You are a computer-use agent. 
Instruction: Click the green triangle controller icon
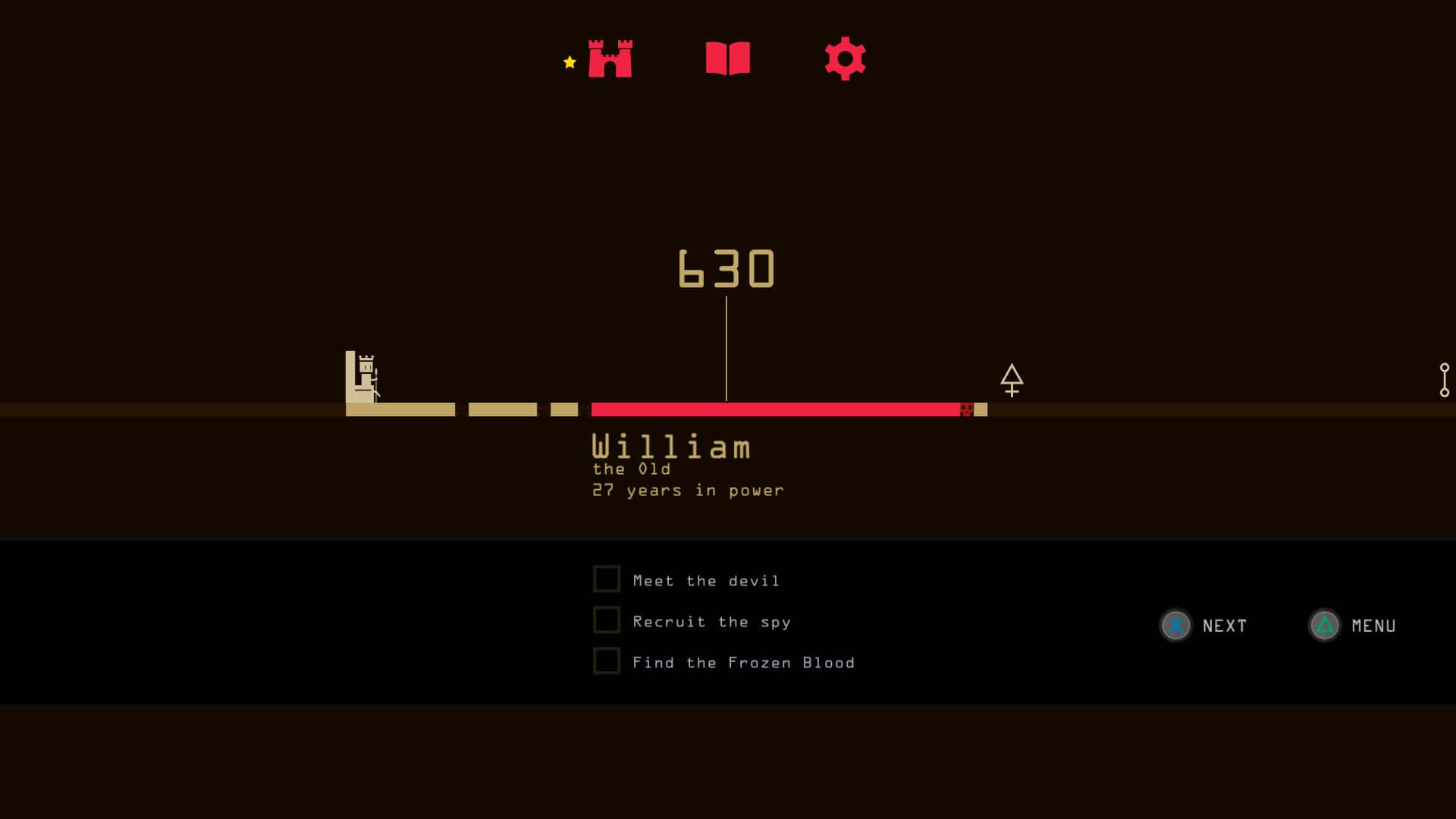(x=1324, y=626)
